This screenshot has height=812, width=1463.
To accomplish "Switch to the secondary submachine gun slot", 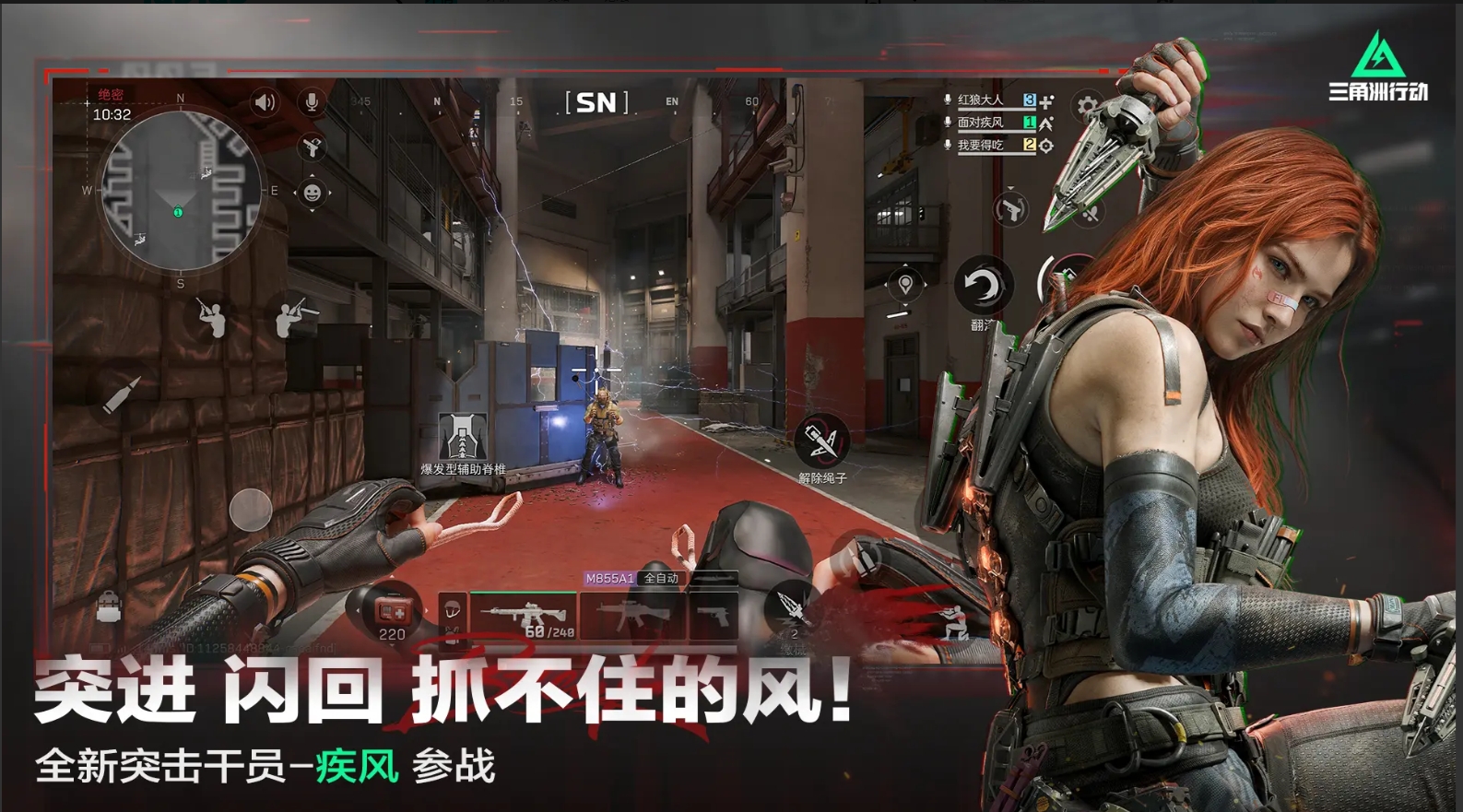I will pyautogui.click(x=632, y=615).
